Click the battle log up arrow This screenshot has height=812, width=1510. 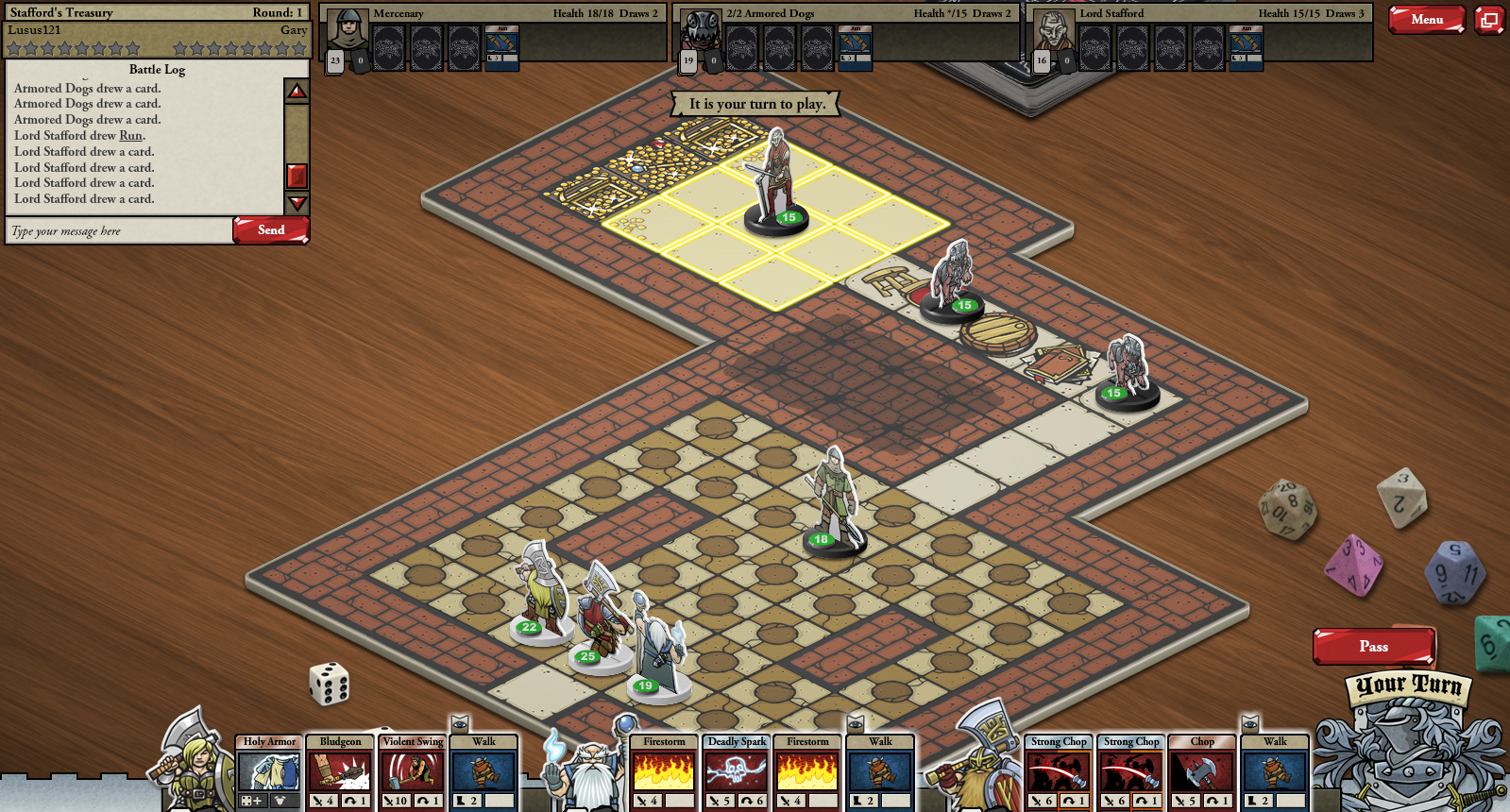tap(297, 91)
